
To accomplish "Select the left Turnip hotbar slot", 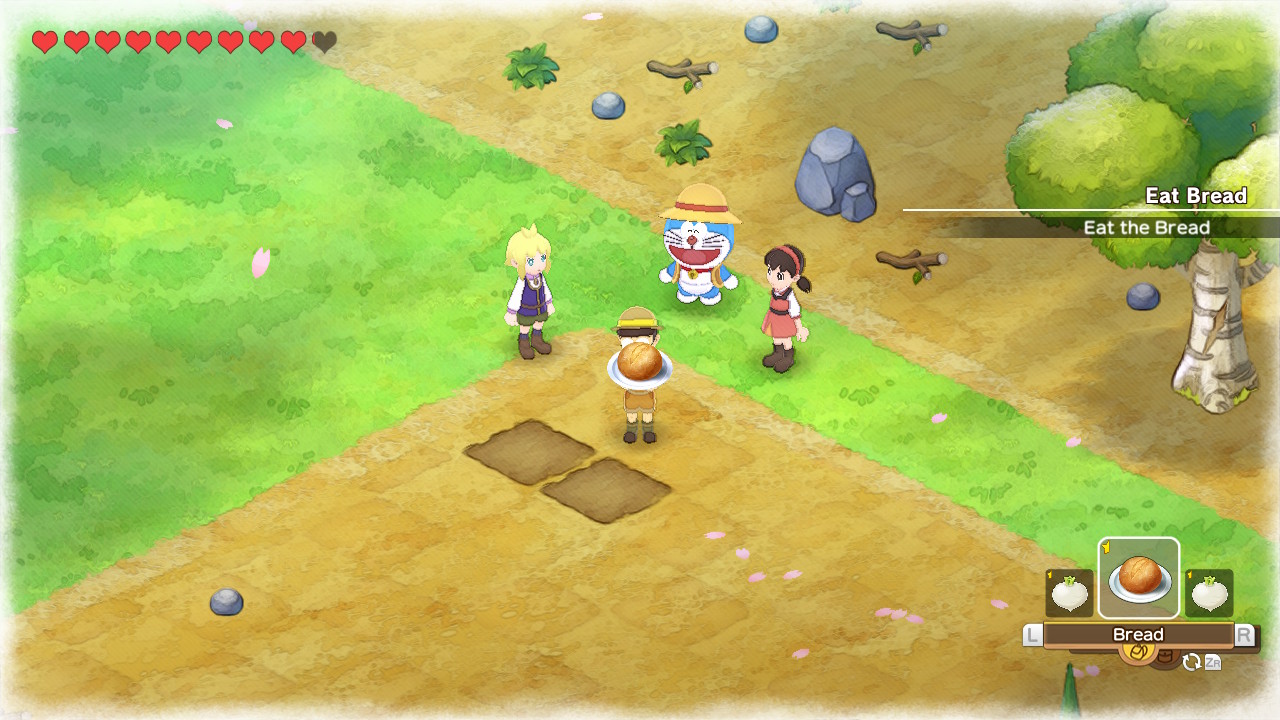I will click(x=1068, y=592).
